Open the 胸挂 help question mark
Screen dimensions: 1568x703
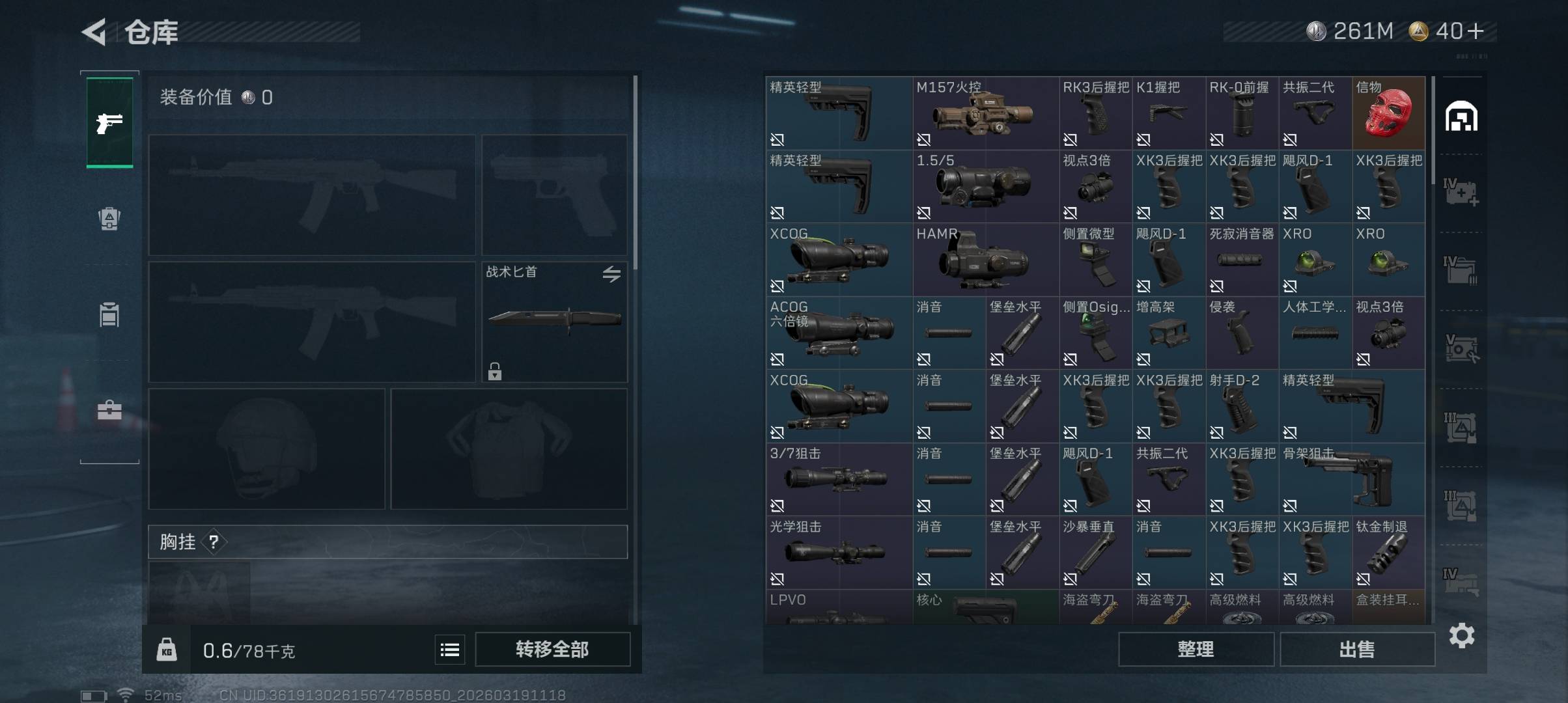214,542
